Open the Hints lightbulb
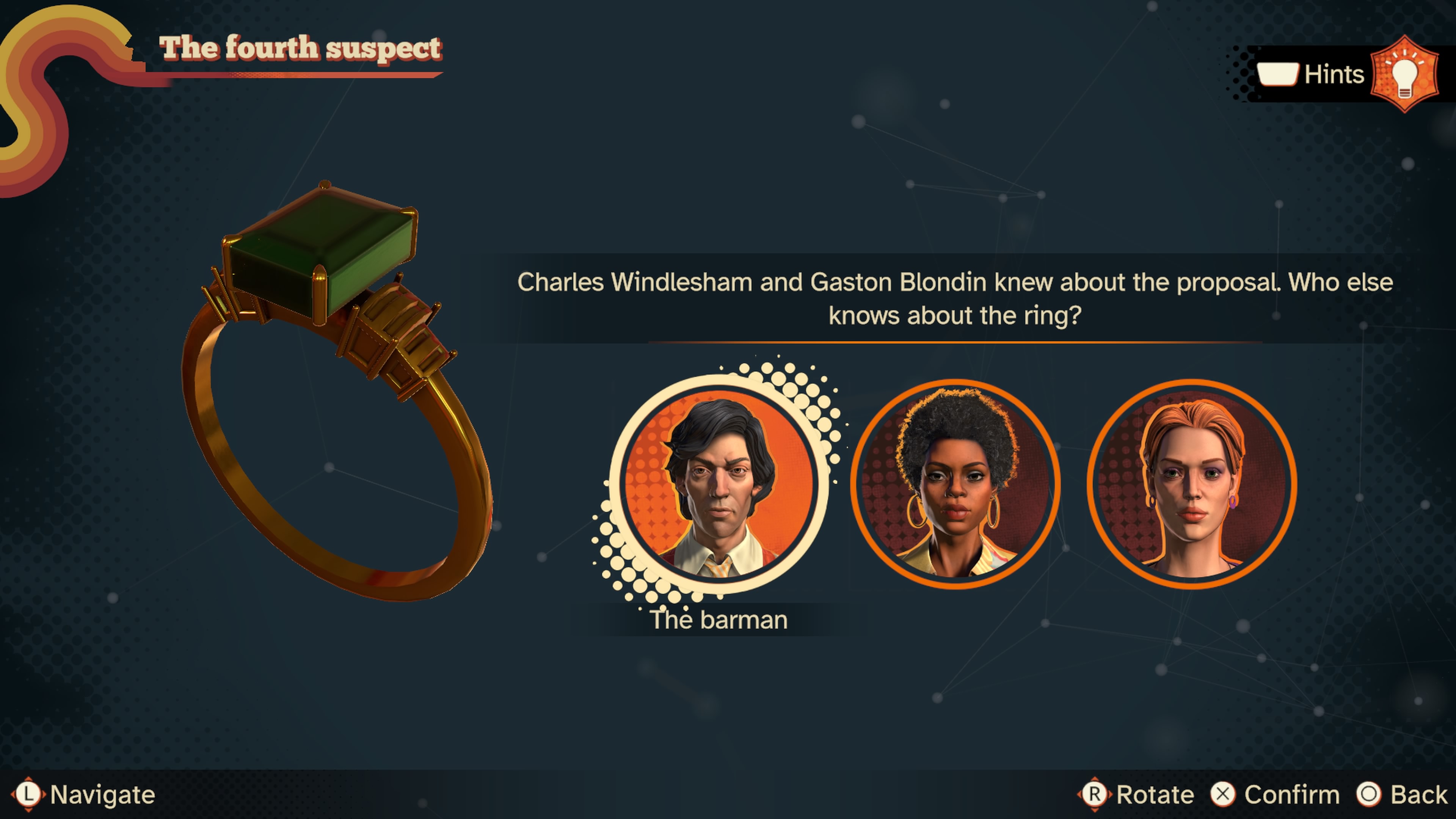The width and height of the screenshot is (1456, 819). [x=1404, y=74]
